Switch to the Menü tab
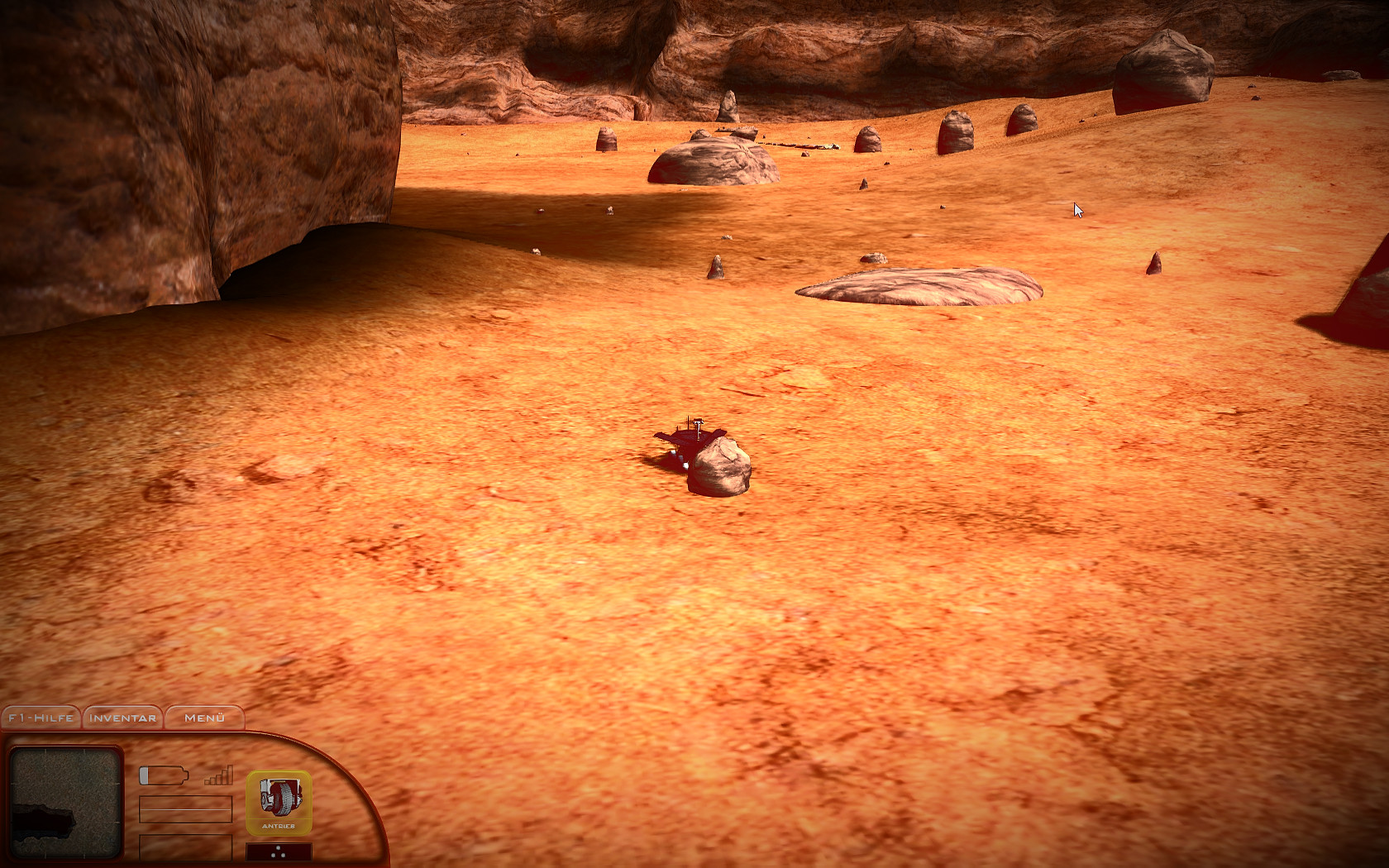The image size is (1389, 868). pos(204,718)
